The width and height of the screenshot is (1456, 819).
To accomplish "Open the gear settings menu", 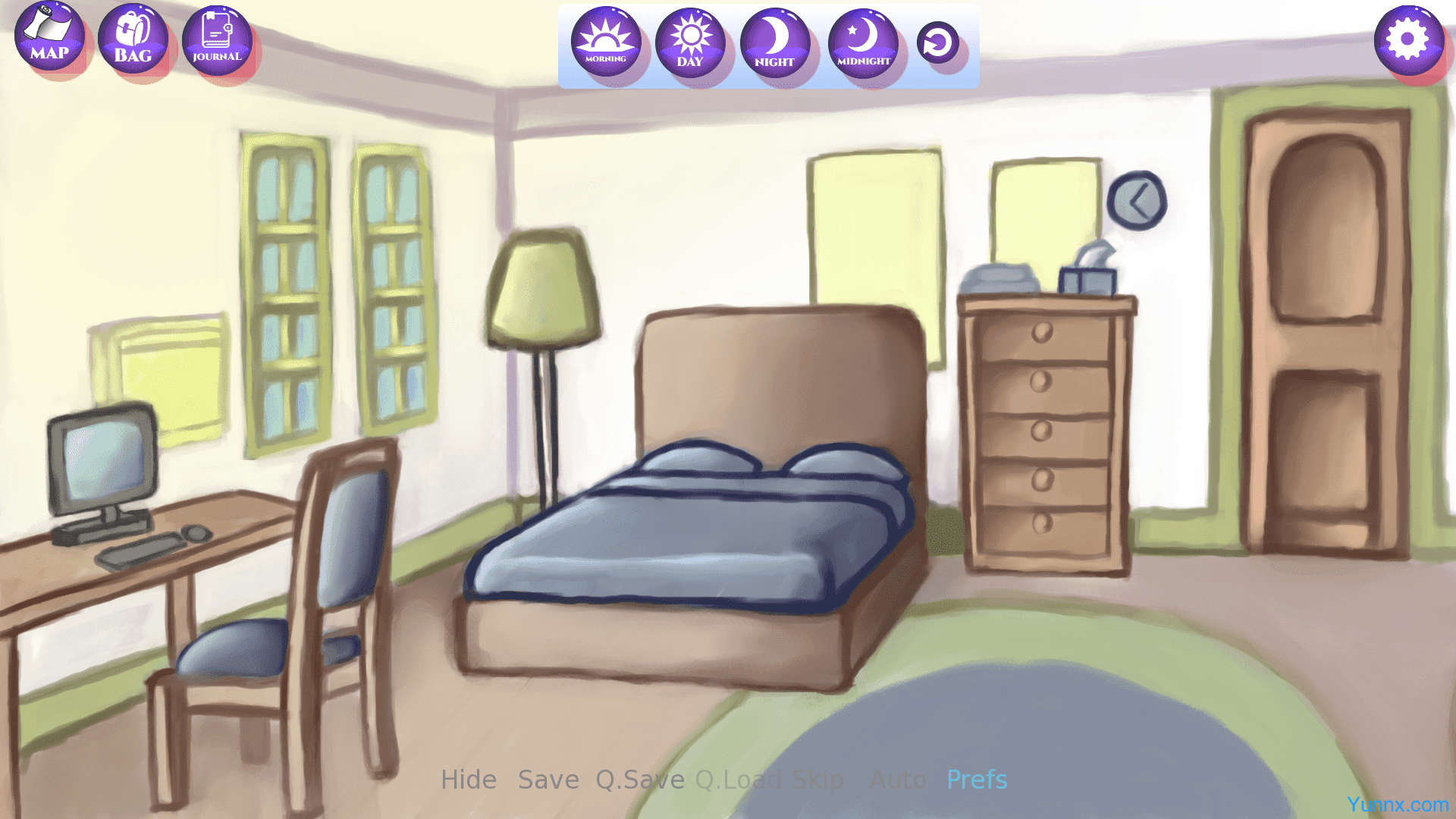I will (x=1408, y=40).
